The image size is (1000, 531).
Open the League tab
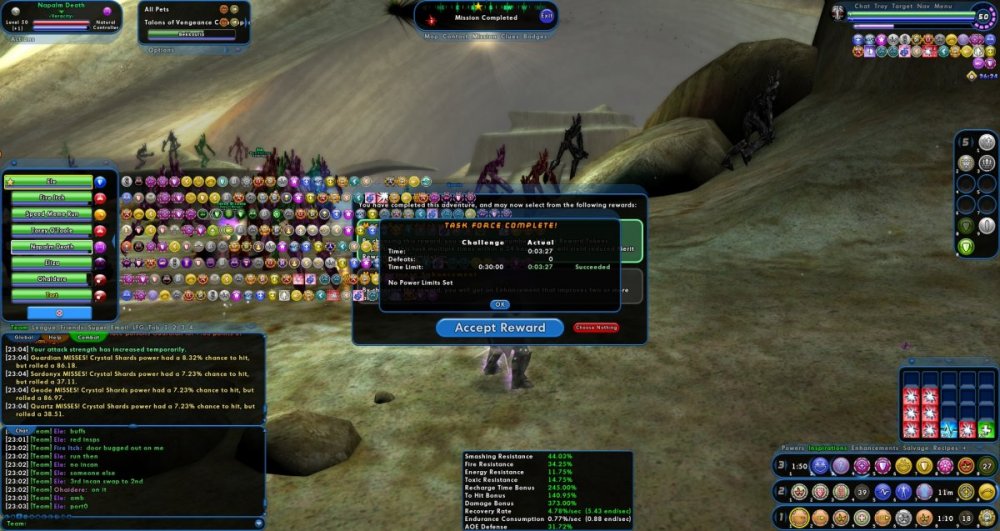(x=46, y=326)
